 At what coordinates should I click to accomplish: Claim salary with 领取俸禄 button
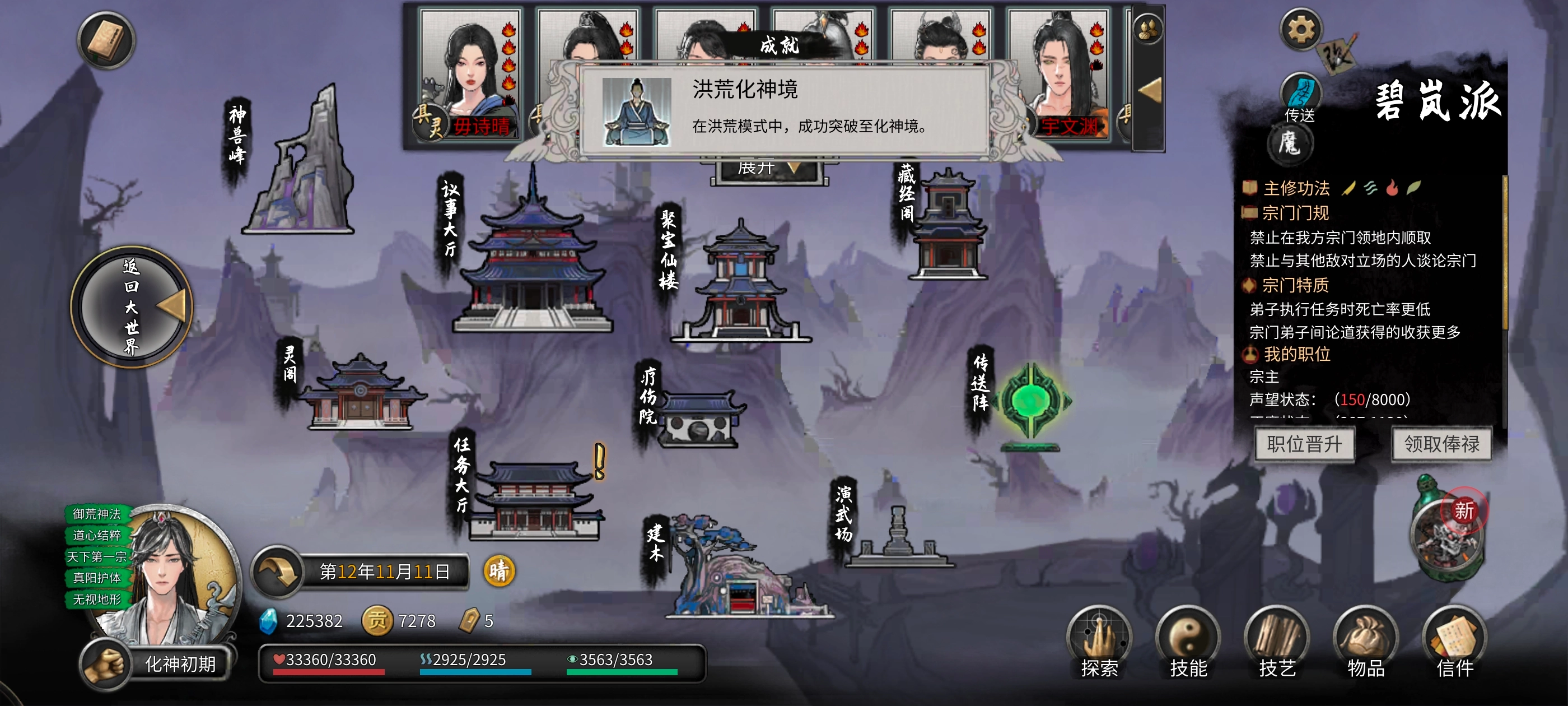pos(1441,444)
